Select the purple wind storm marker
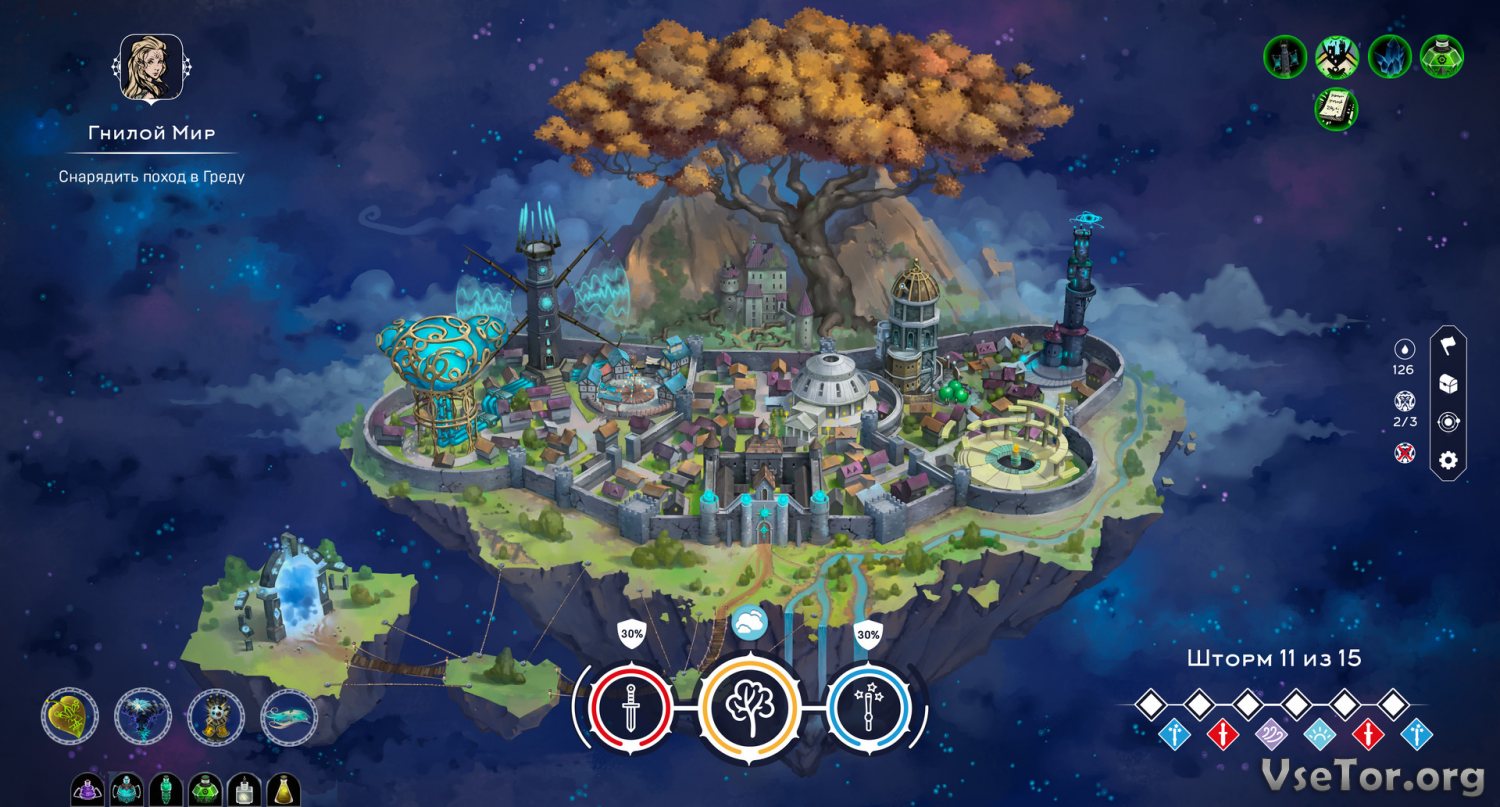The width and height of the screenshot is (1500, 807). [1269, 735]
